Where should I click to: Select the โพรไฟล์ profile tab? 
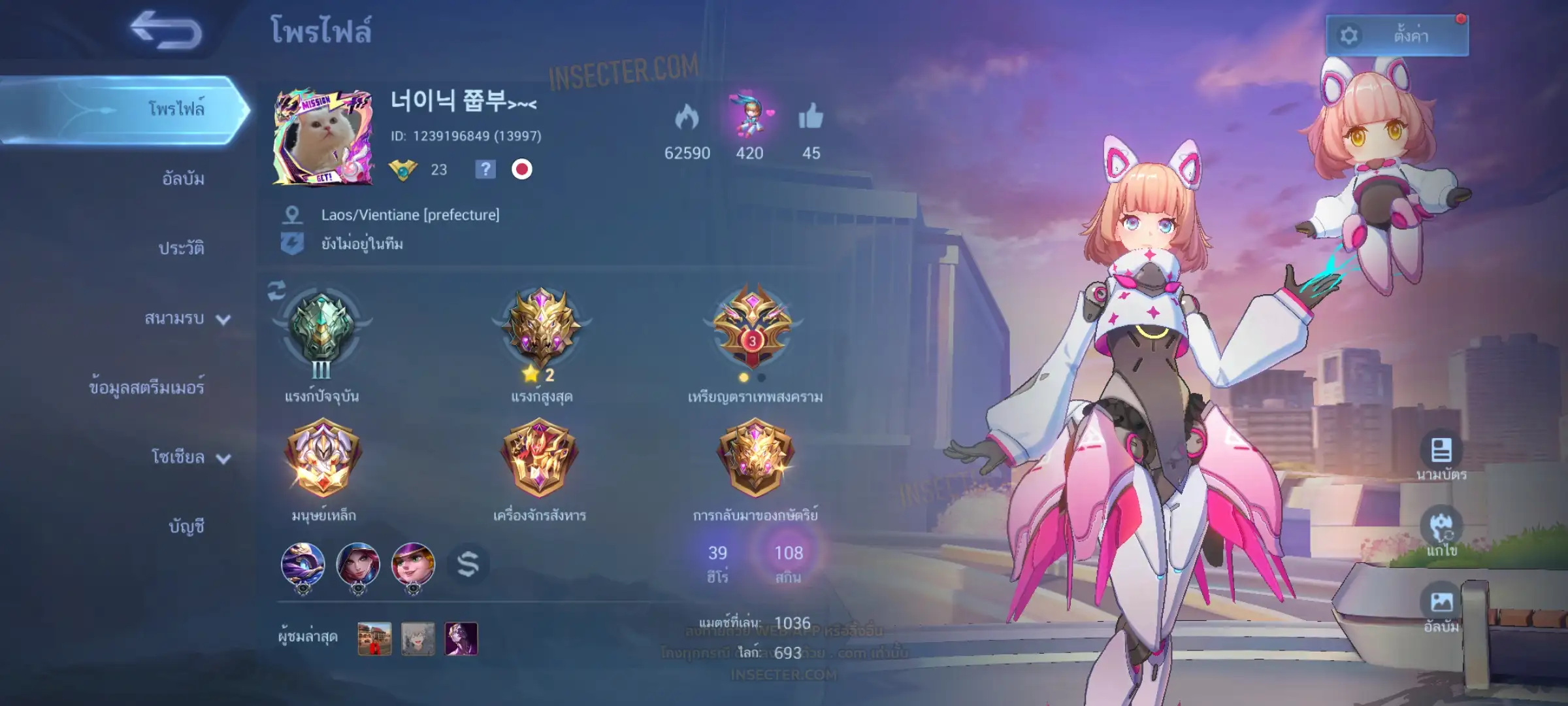click(175, 109)
